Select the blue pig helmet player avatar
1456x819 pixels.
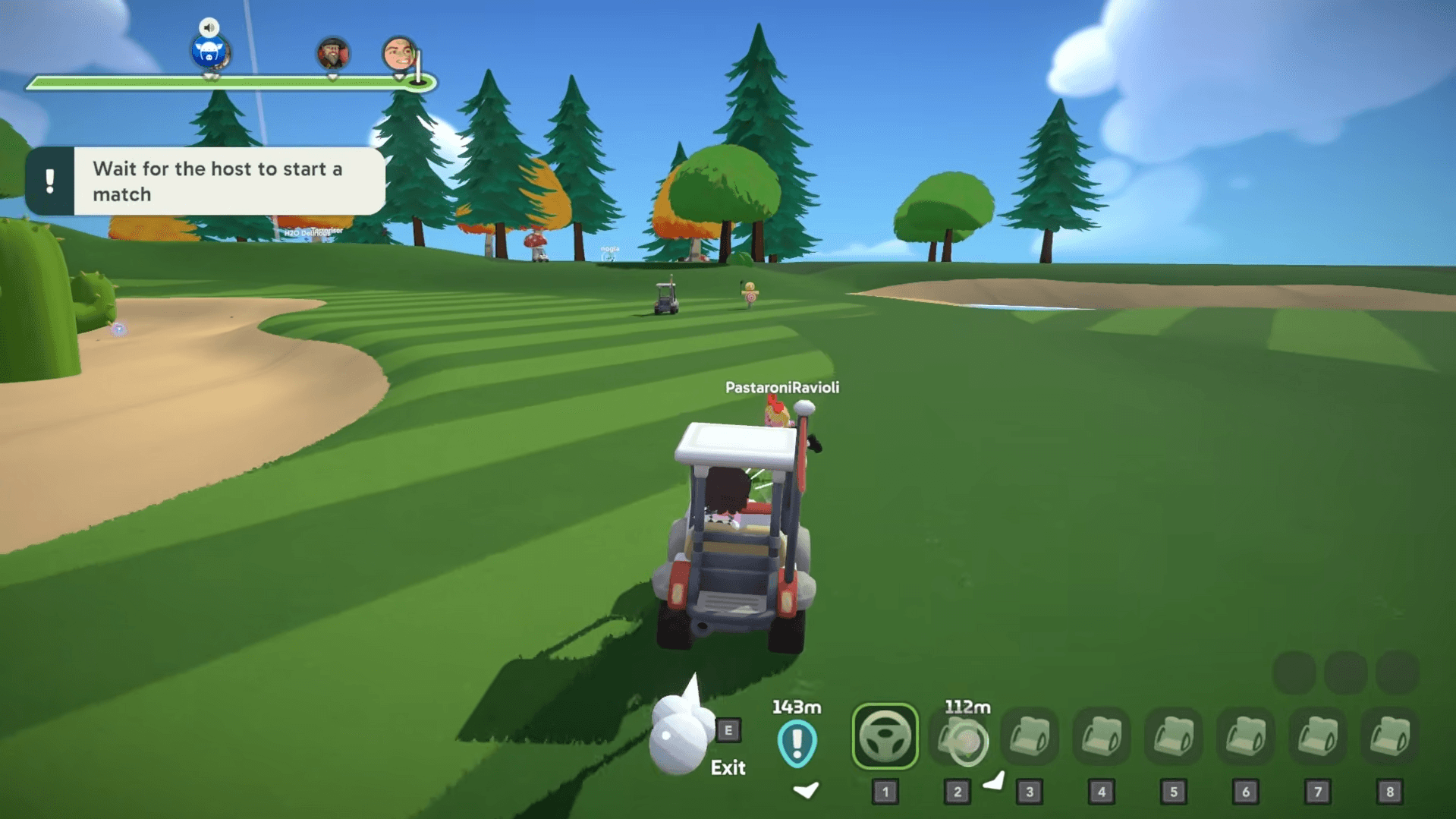209,53
